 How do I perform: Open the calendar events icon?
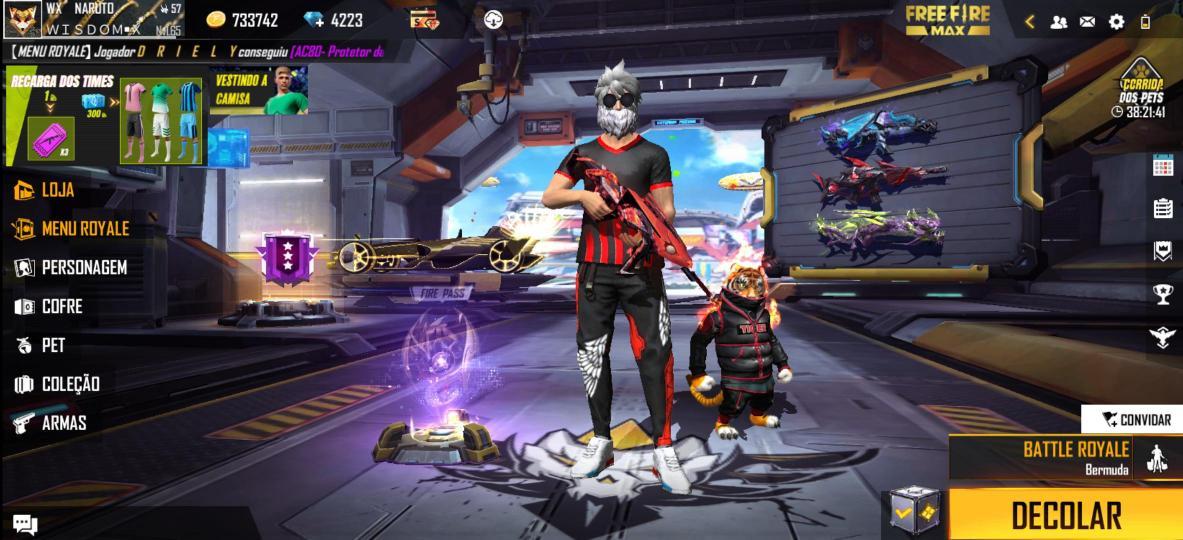[x=1163, y=165]
